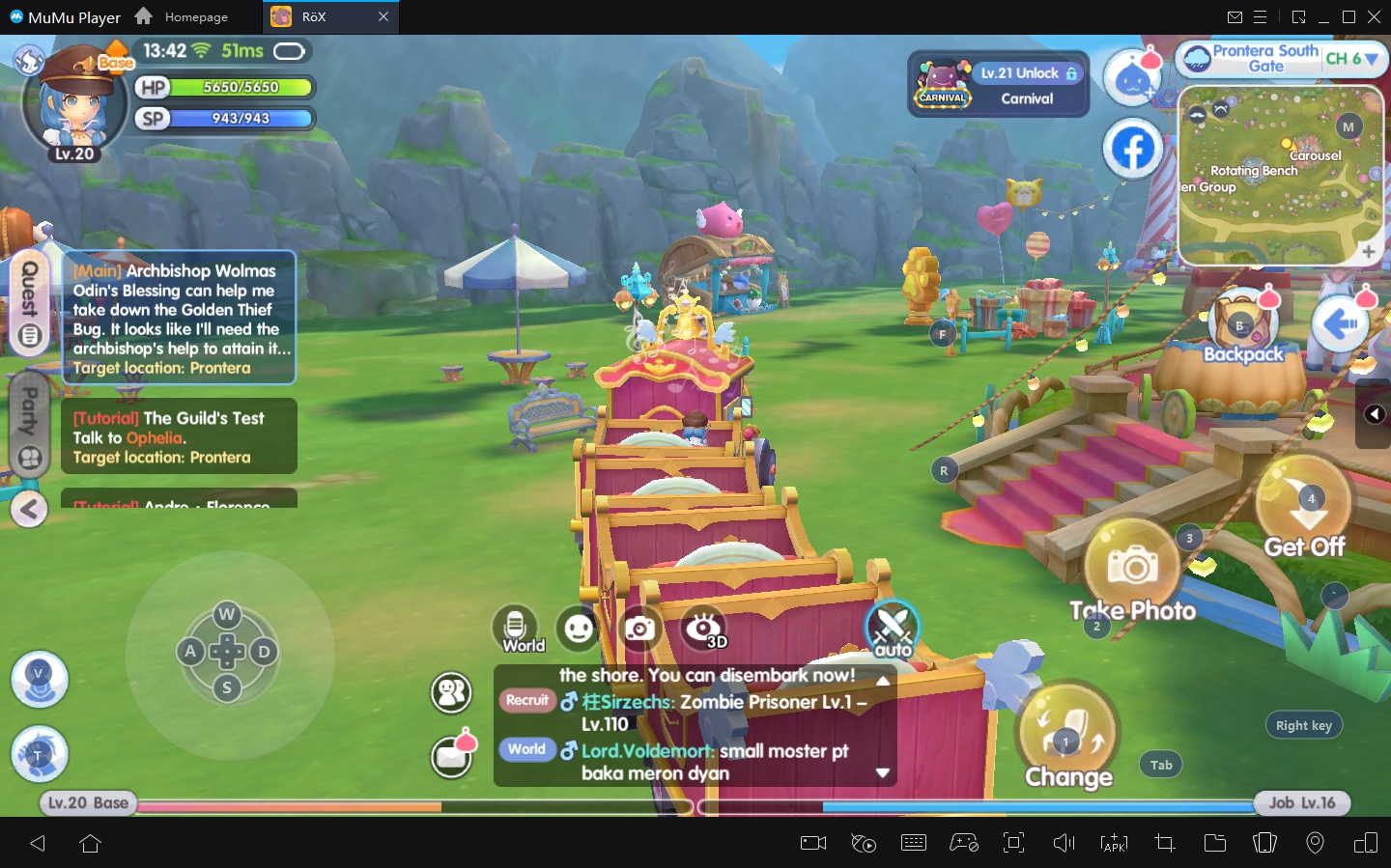Expand chat history with the down arrow
1391x868 pixels.
point(881,772)
